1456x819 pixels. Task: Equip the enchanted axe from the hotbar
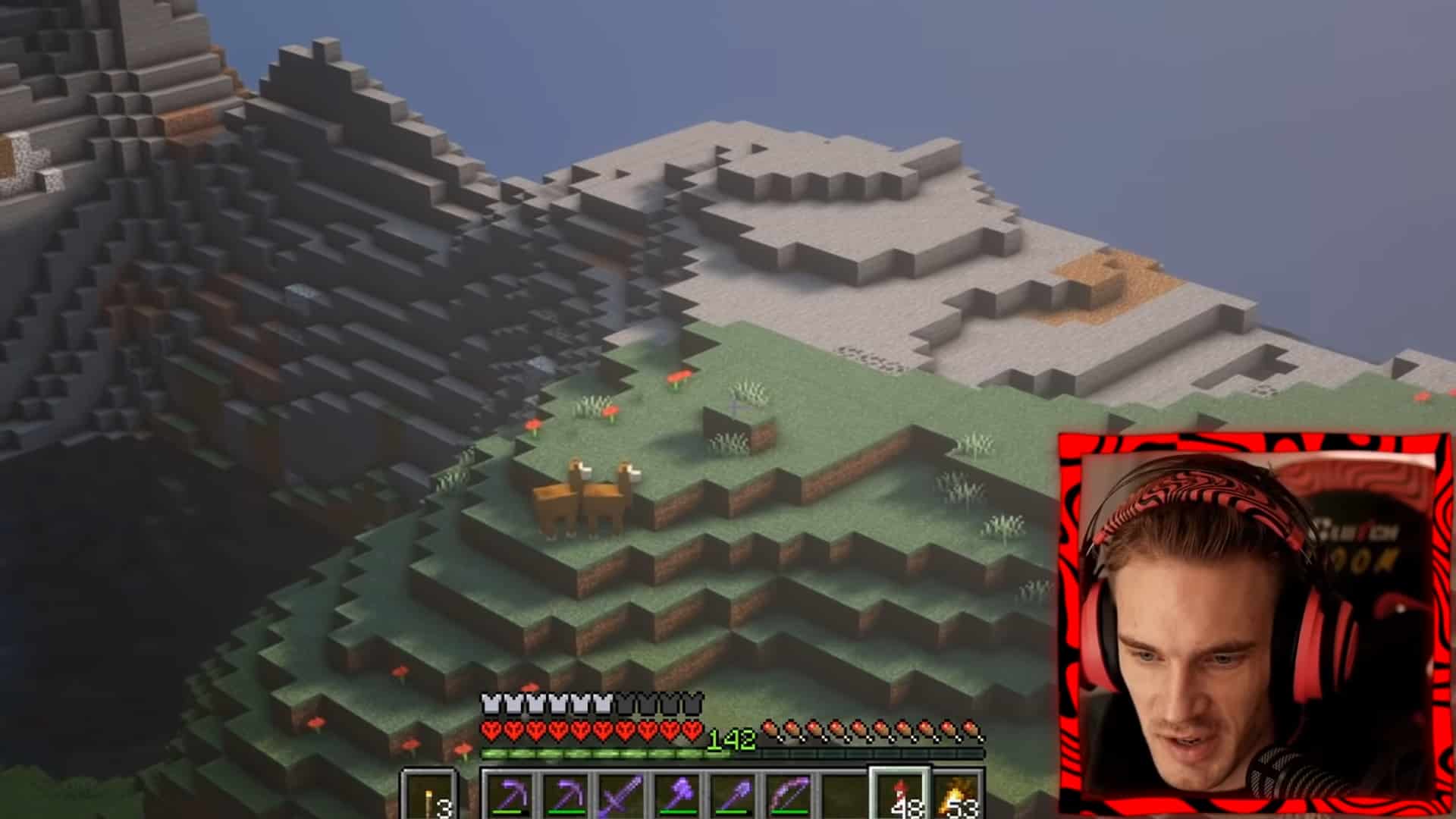677,796
